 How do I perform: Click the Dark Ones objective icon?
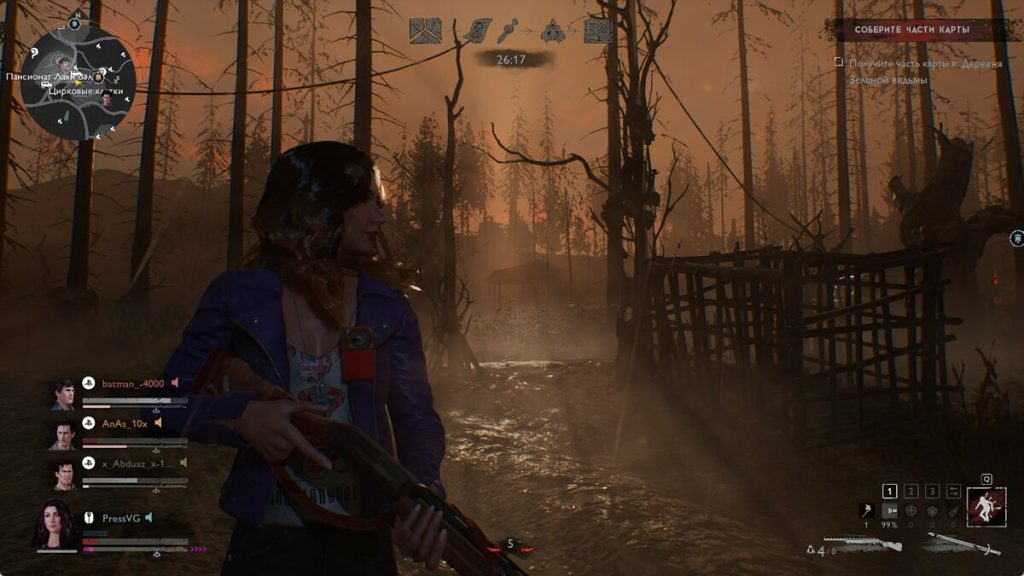click(553, 31)
